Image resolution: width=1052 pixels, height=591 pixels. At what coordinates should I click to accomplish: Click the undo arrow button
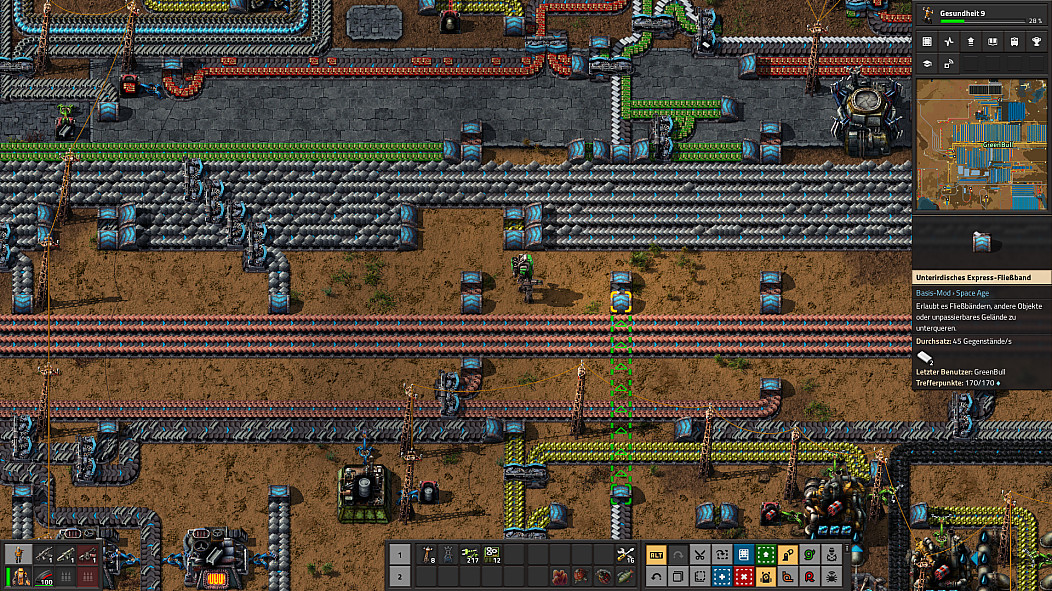coord(656,576)
